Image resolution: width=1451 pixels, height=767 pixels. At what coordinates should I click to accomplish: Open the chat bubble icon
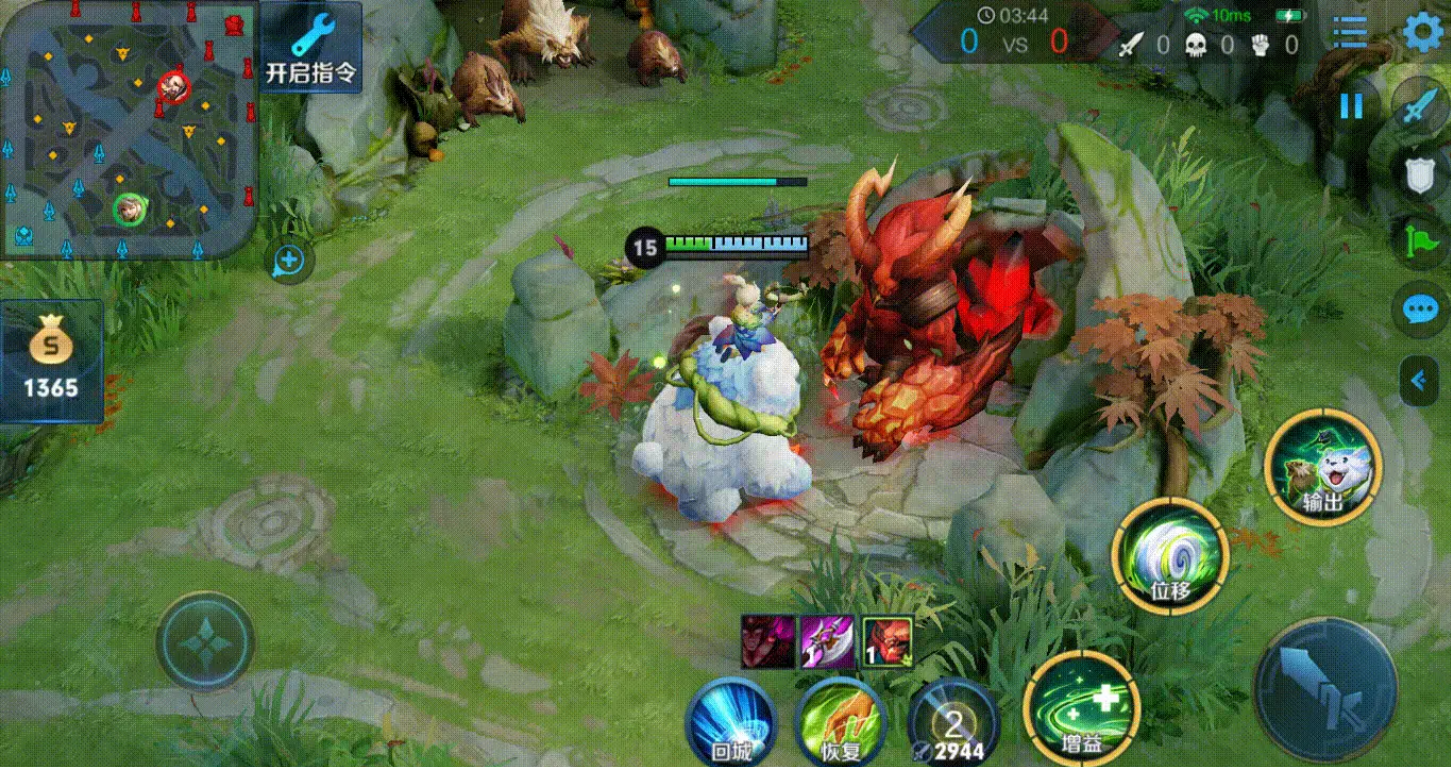pos(1420,309)
